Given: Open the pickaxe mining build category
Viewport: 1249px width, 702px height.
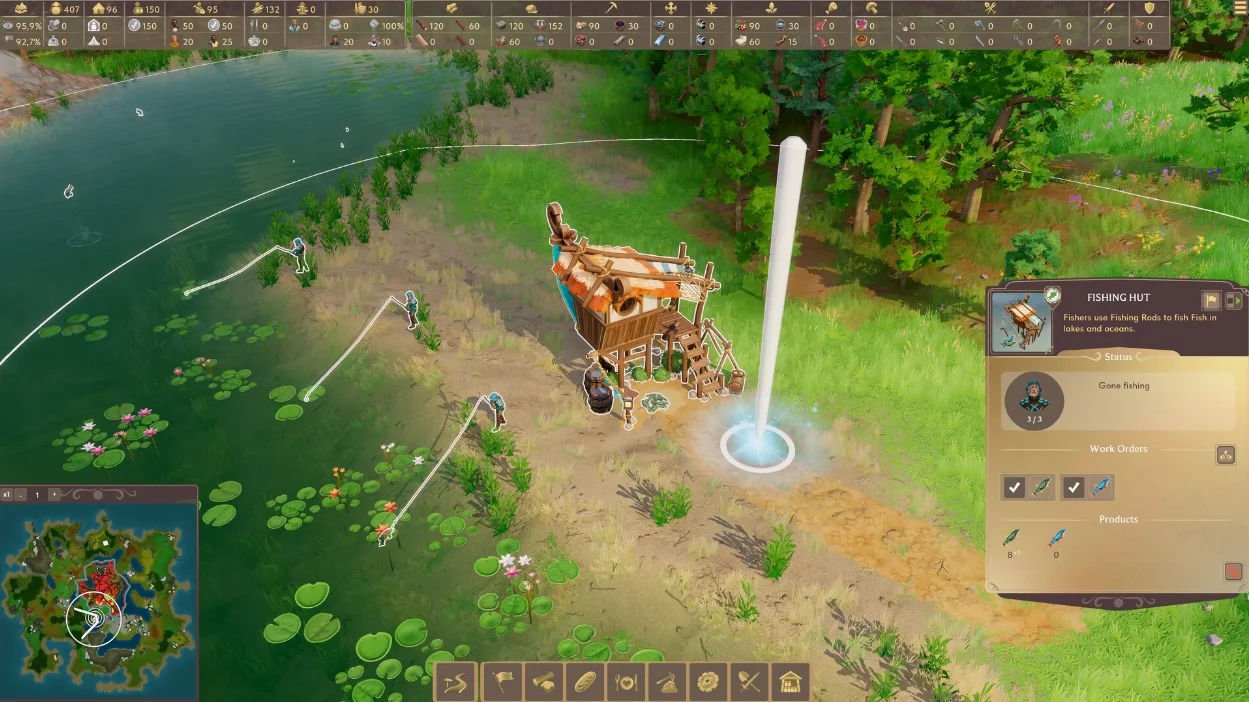Looking at the screenshot, I should (667, 682).
